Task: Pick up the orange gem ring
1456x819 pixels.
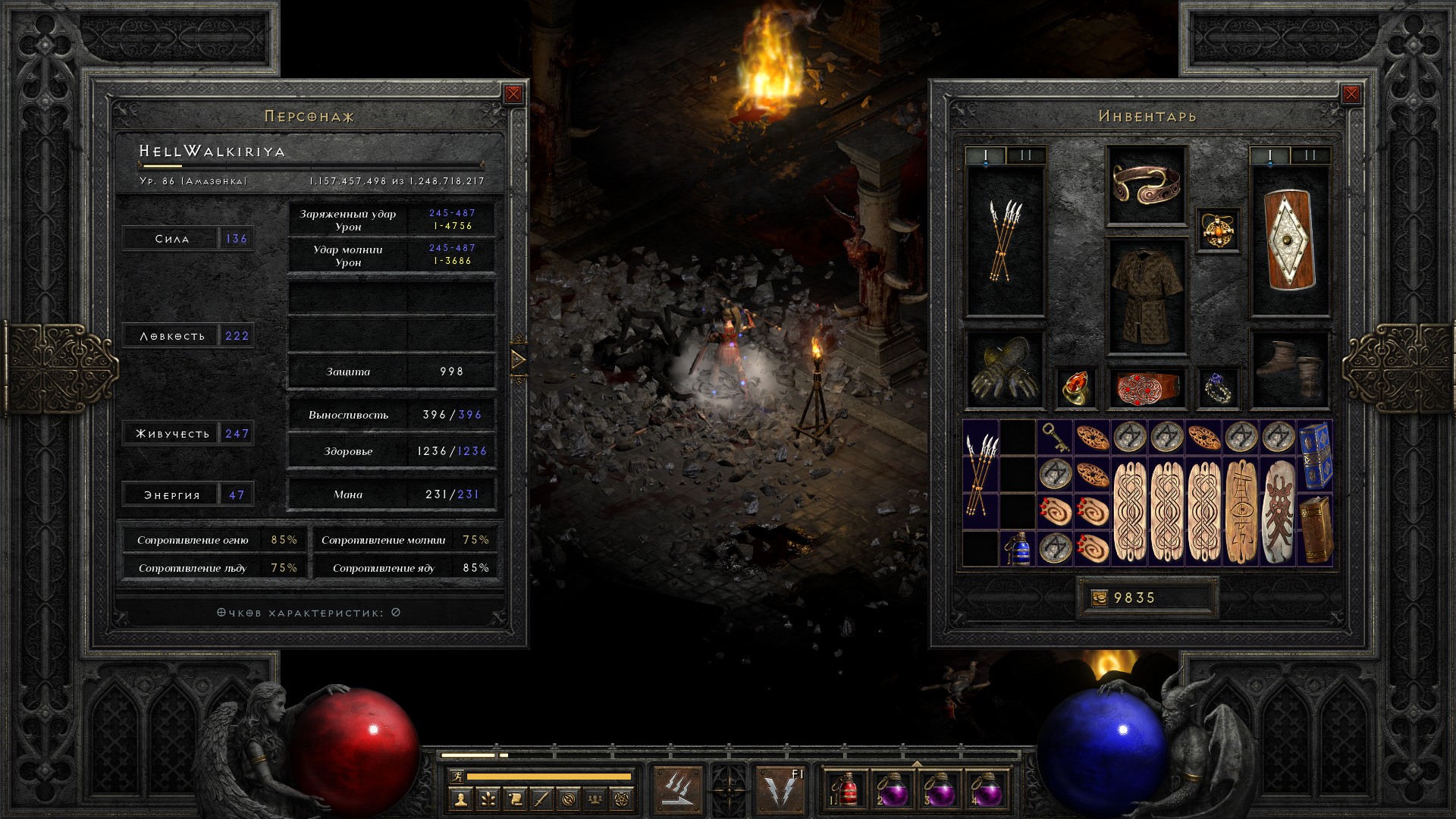Action: click(1075, 388)
